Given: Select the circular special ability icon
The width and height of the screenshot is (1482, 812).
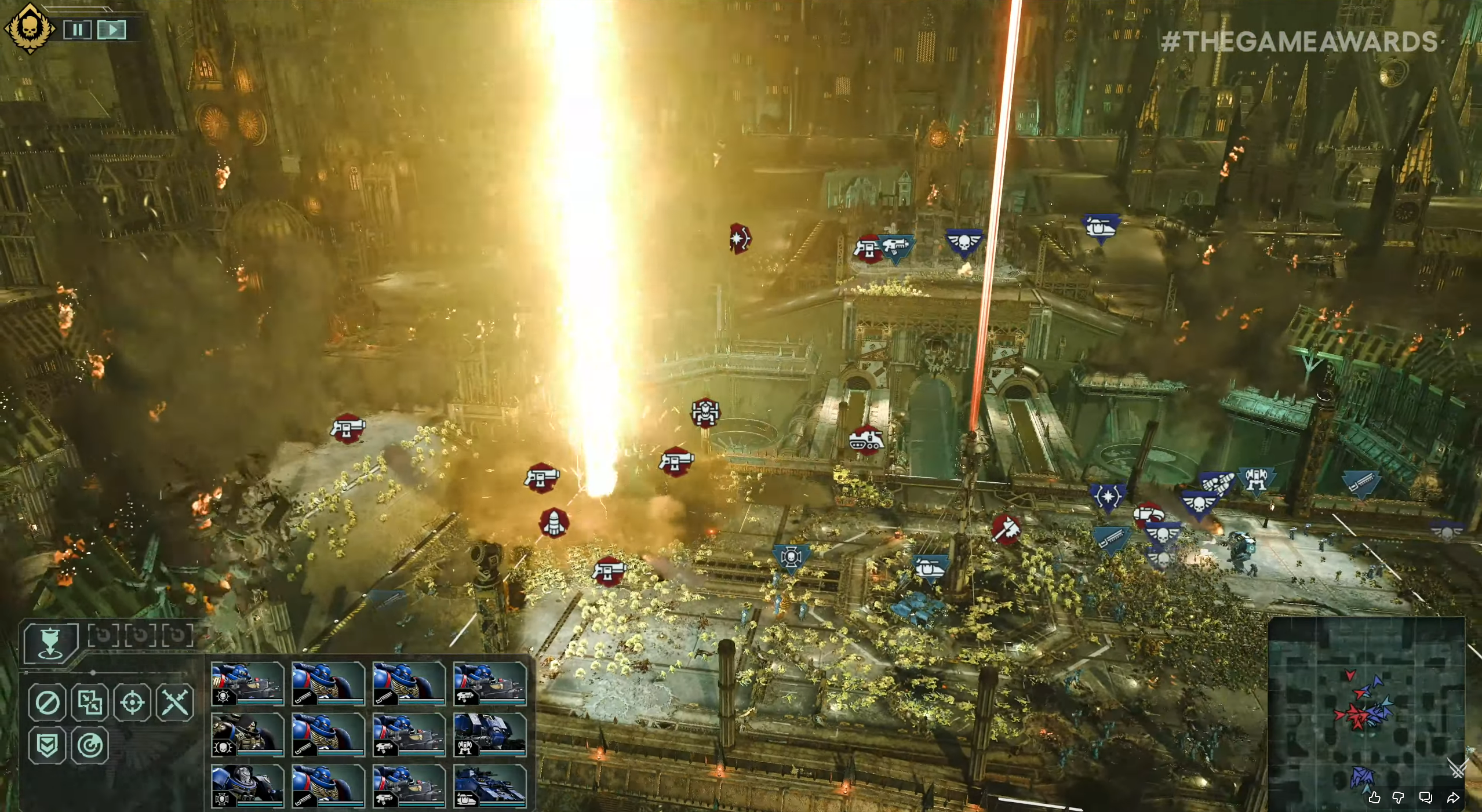Looking at the screenshot, I should coord(89,744).
